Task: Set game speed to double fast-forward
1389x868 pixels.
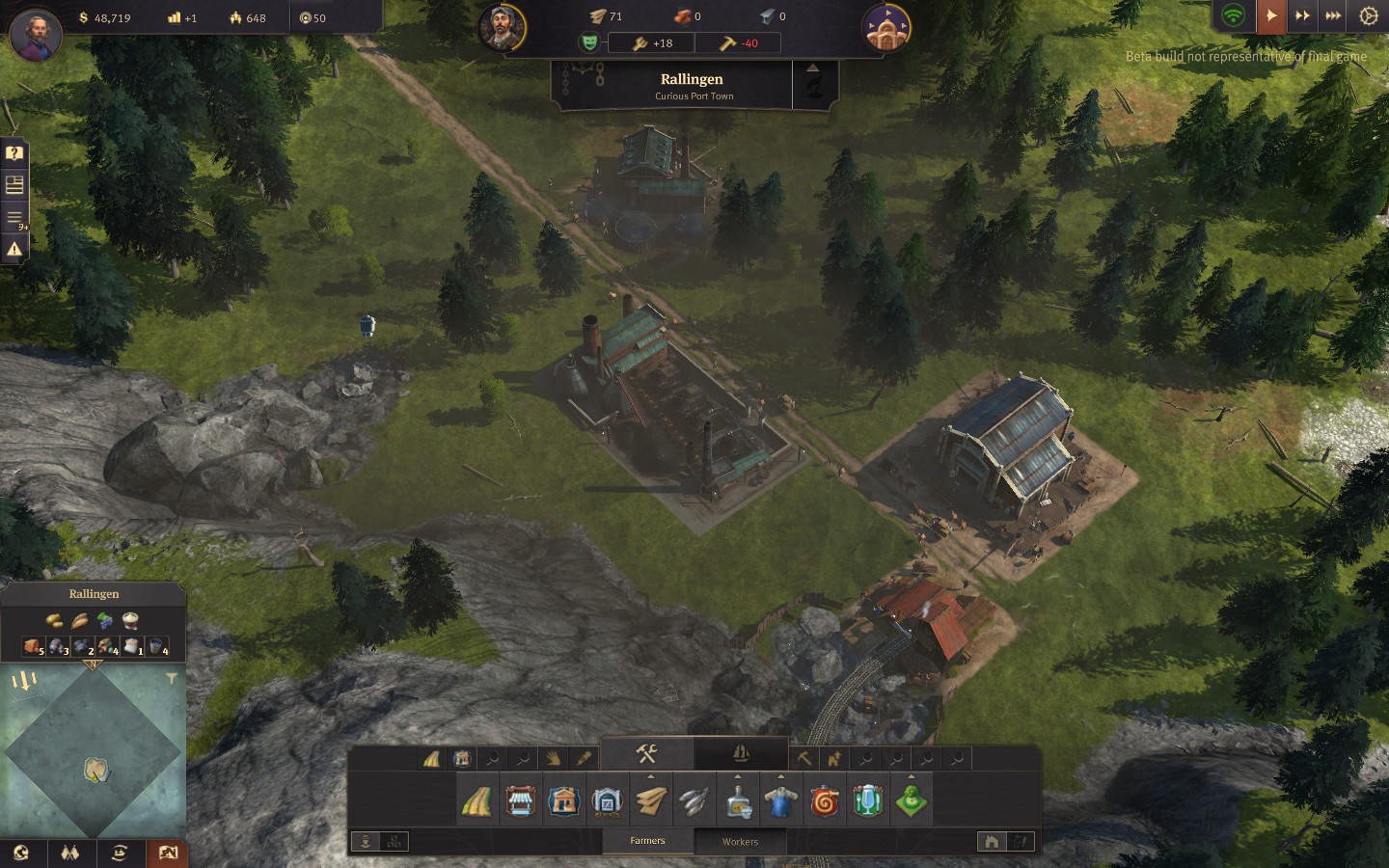Action: (1302, 16)
